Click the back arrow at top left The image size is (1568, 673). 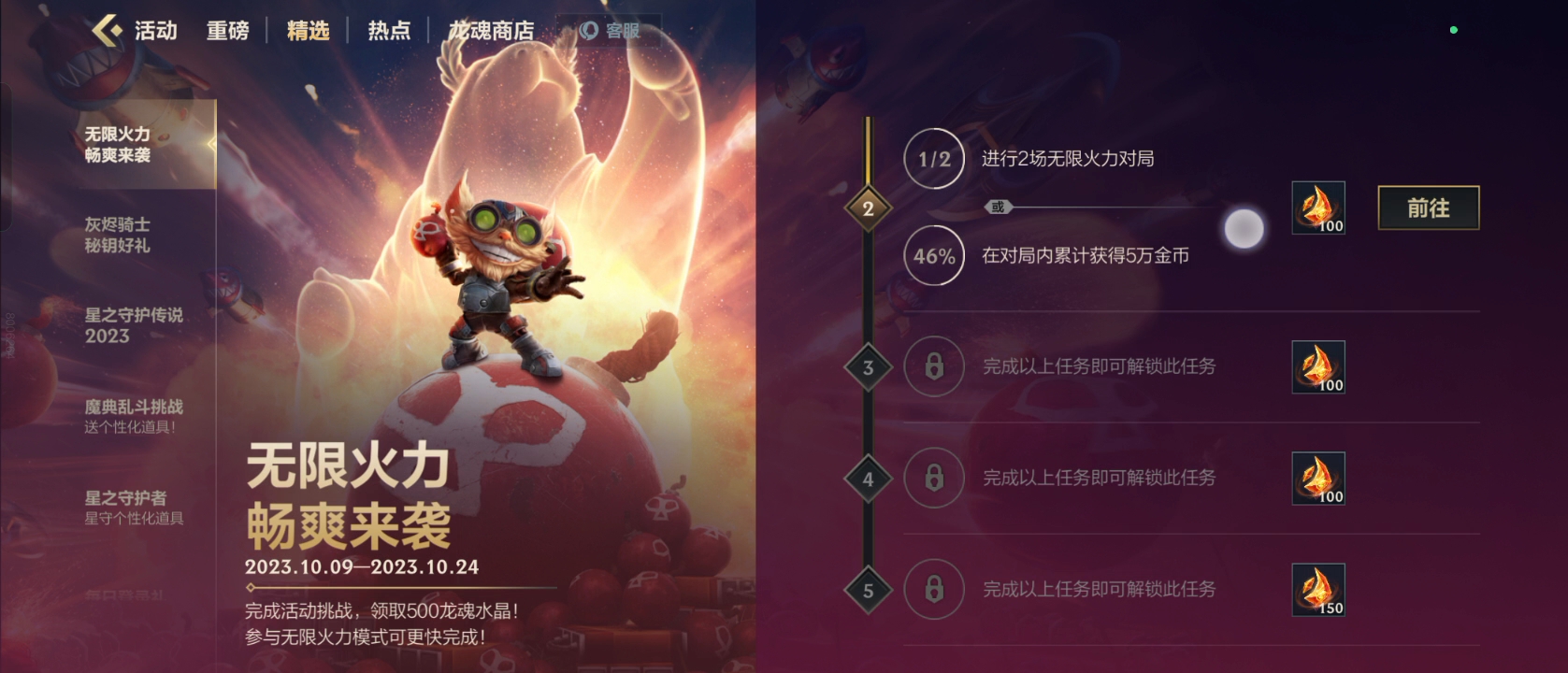tap(106, 30)
